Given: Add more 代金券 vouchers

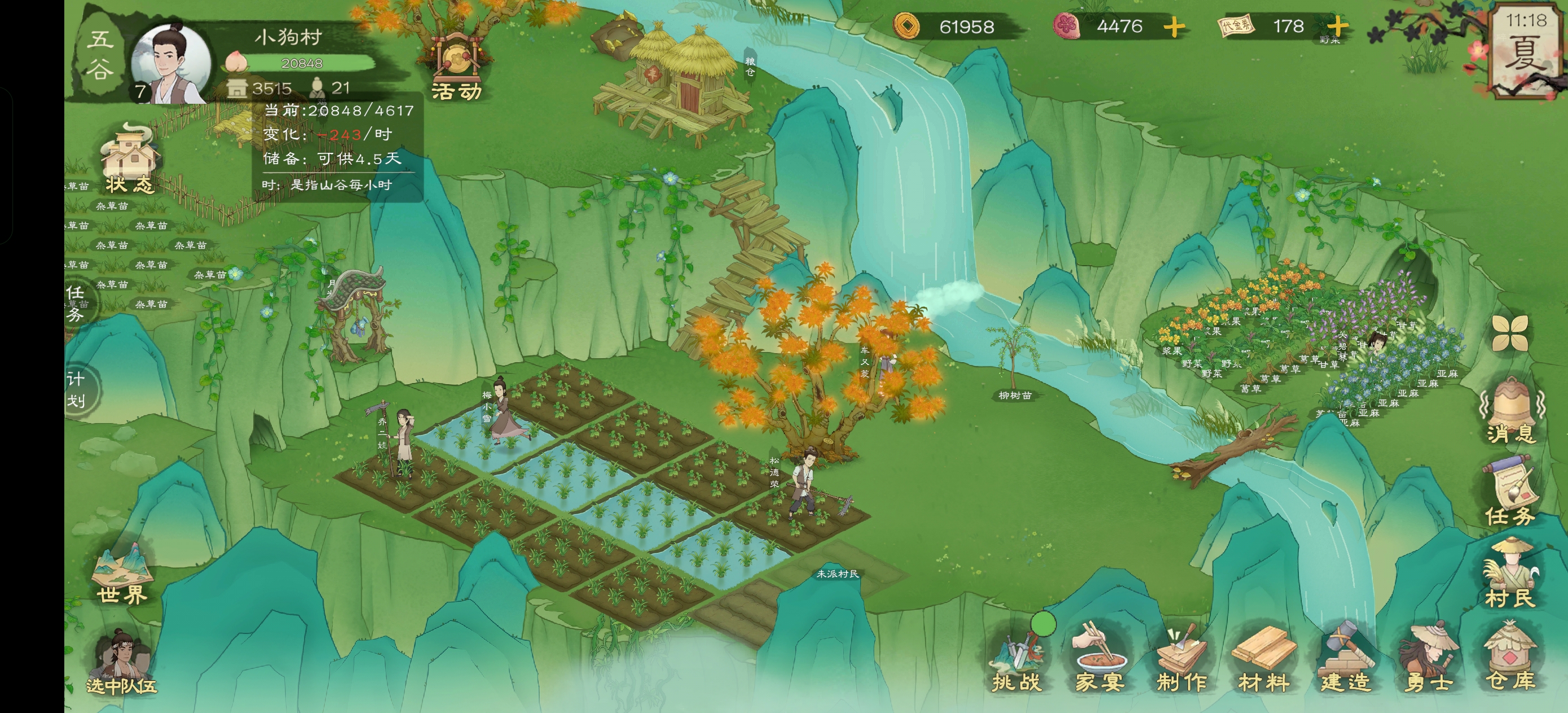Looking at the screenshot, I should pos(1337,27).
